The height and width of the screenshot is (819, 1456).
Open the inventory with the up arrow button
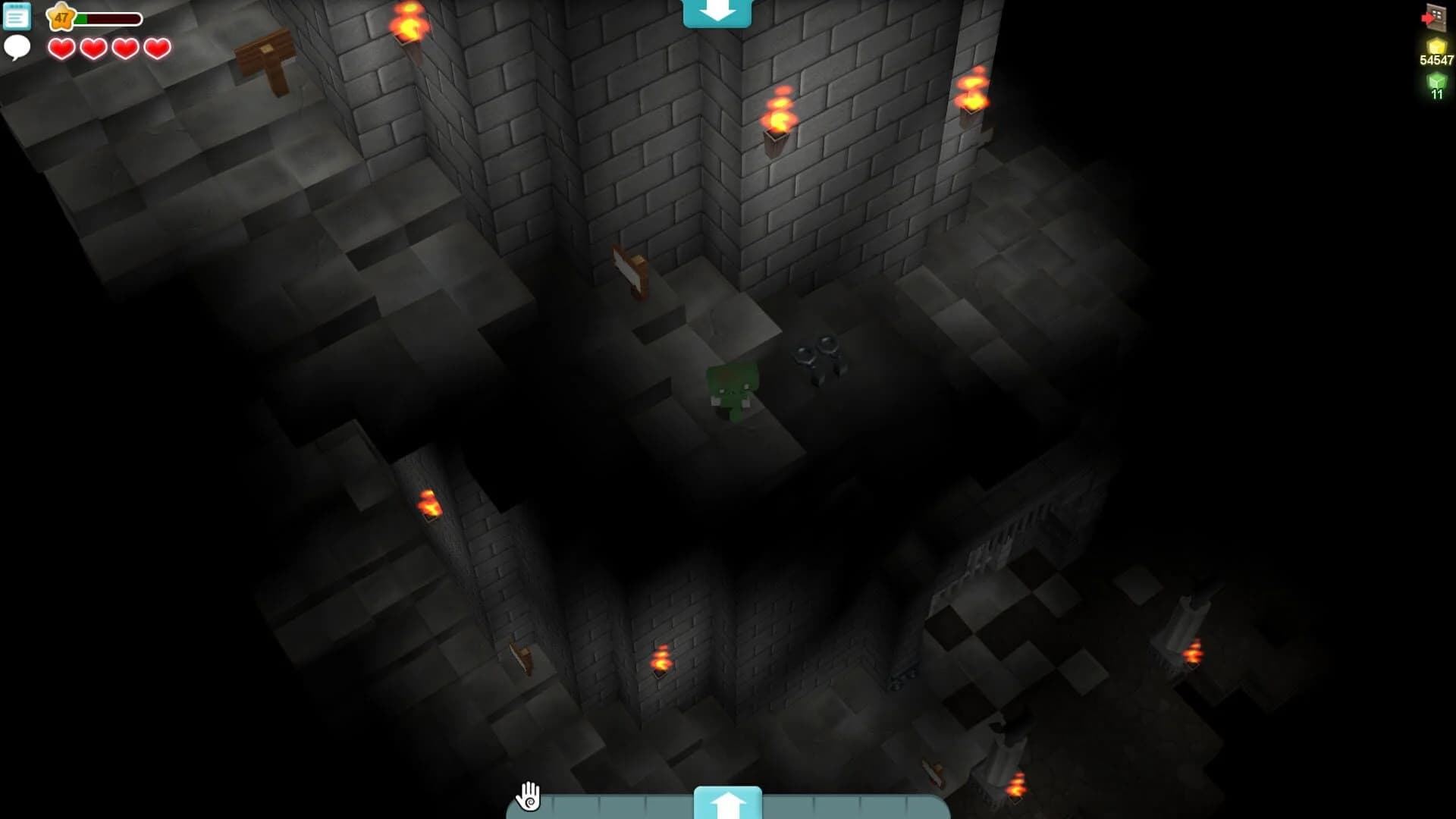pos(727,802)
